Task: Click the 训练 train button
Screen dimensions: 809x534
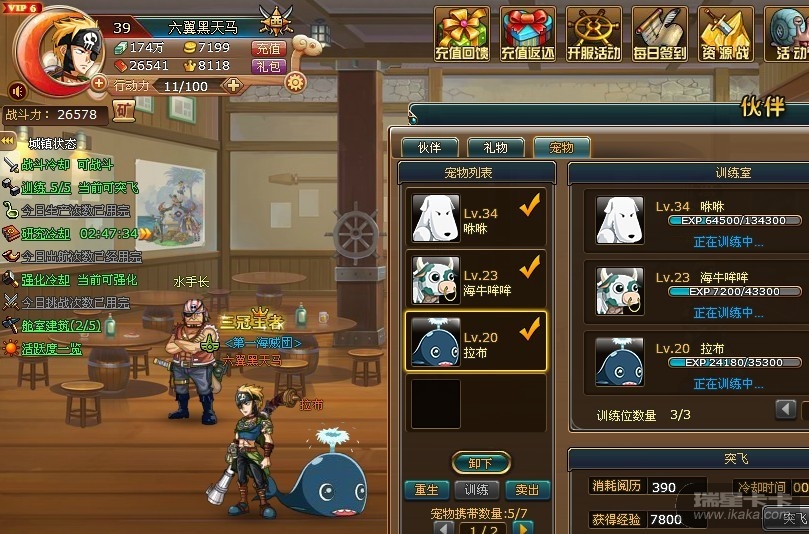Action: tap(477, 490)
